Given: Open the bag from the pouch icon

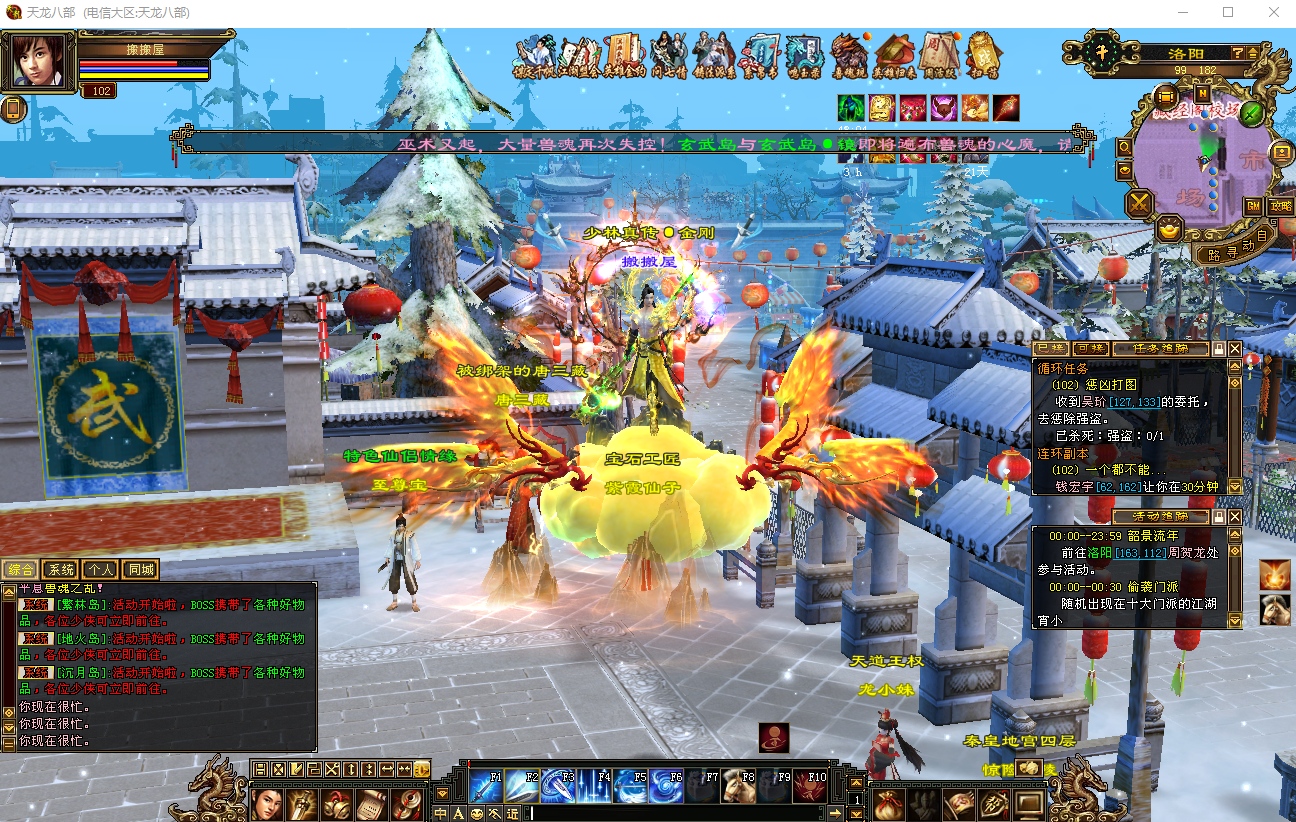Looking at the screenshot, I should [887, 803].
